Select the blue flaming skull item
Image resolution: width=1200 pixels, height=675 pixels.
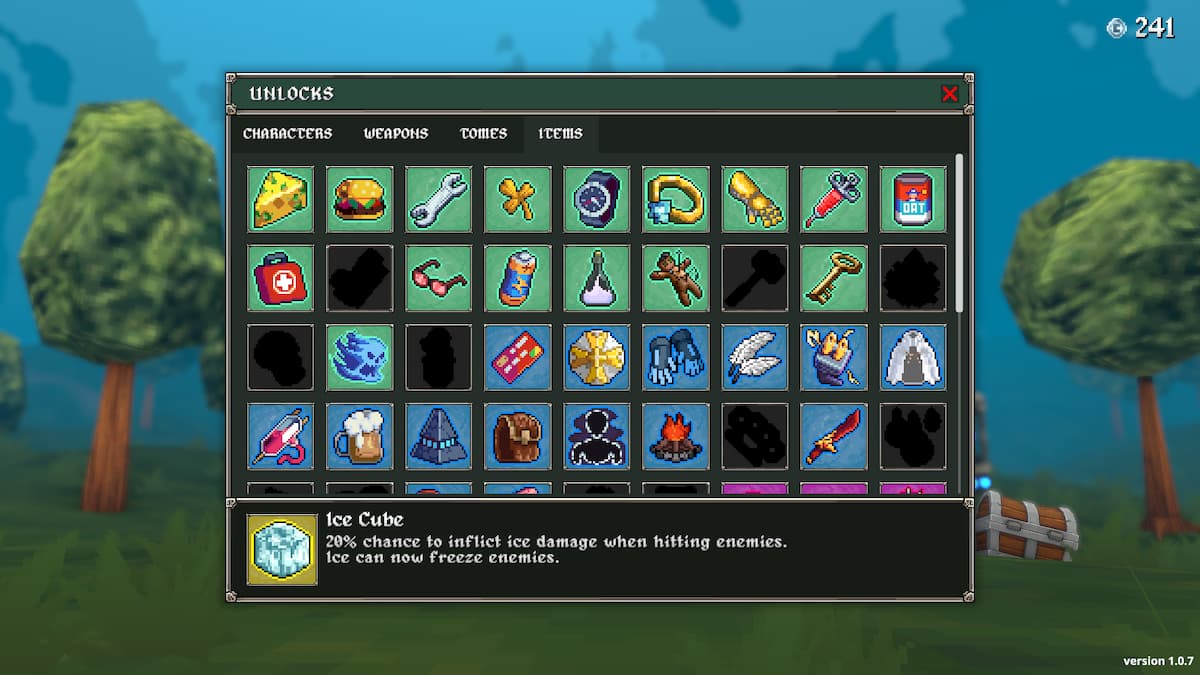[x=359, y=357]
